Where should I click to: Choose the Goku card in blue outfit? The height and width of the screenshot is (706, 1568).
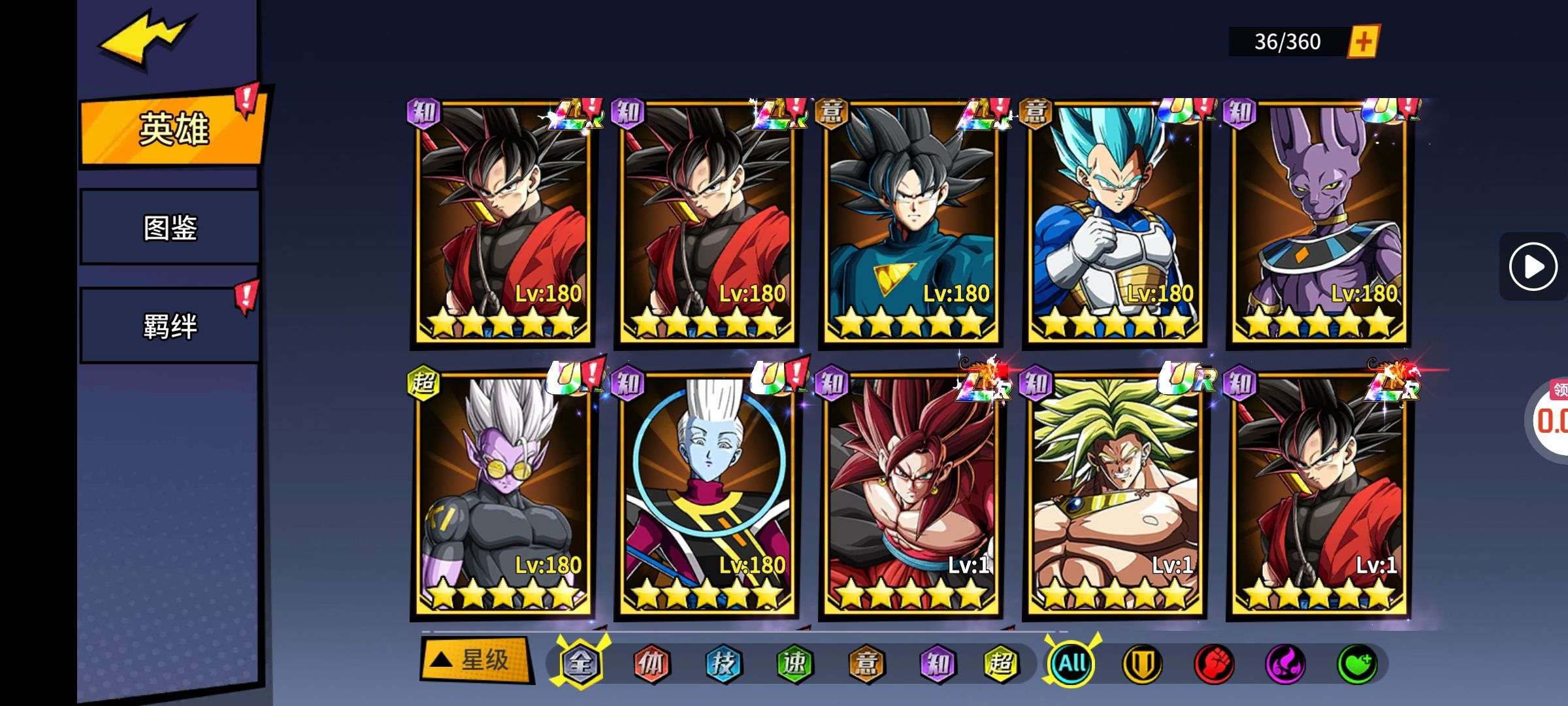(x=911, y=222)
